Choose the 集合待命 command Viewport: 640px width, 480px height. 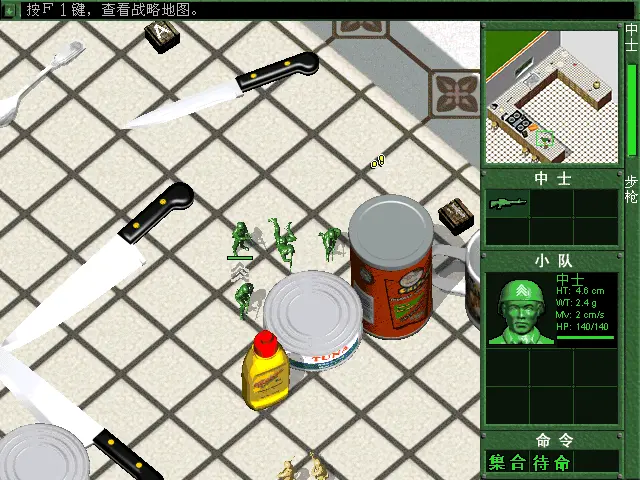click(x=530, y=462)
